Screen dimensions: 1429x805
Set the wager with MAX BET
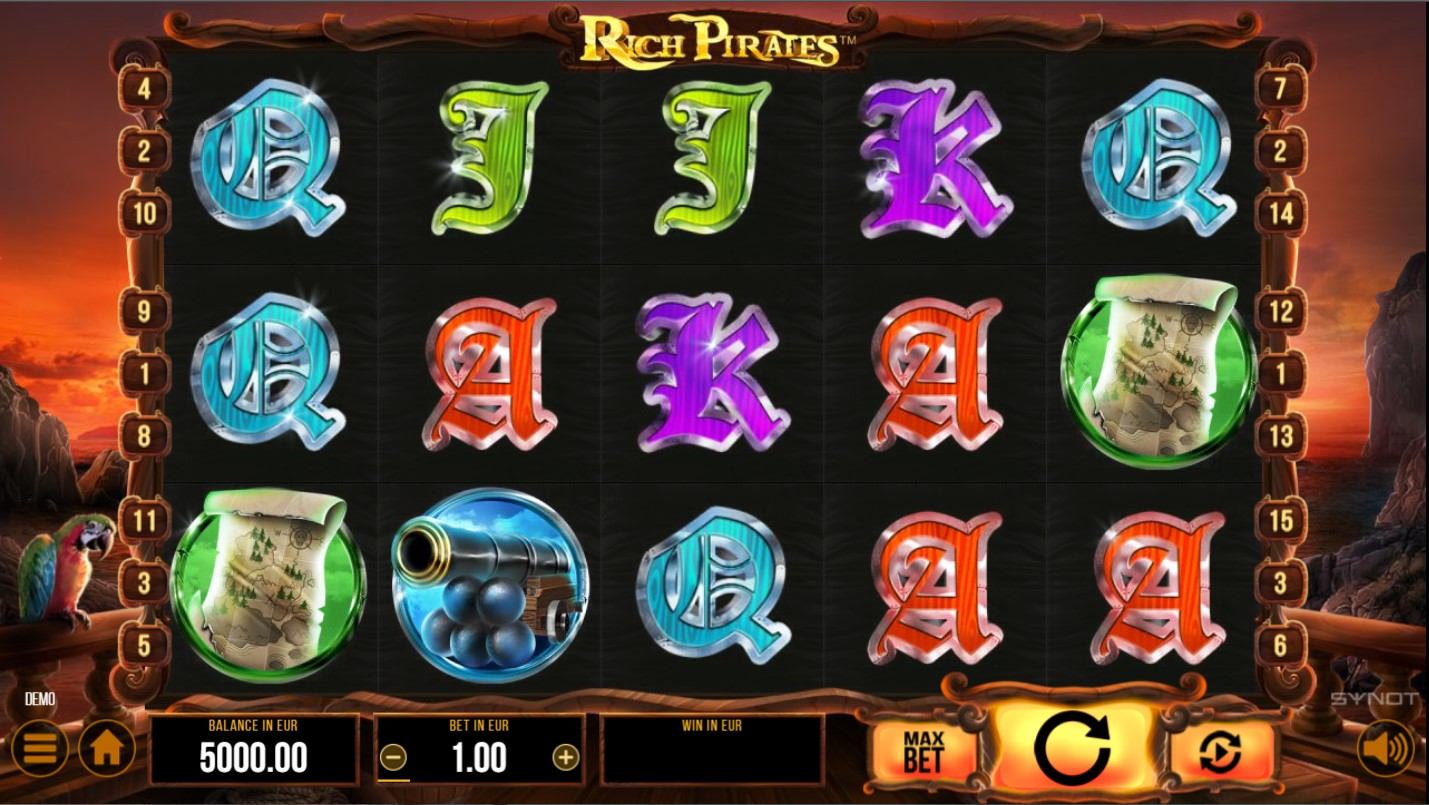click(x=923, y=750)
